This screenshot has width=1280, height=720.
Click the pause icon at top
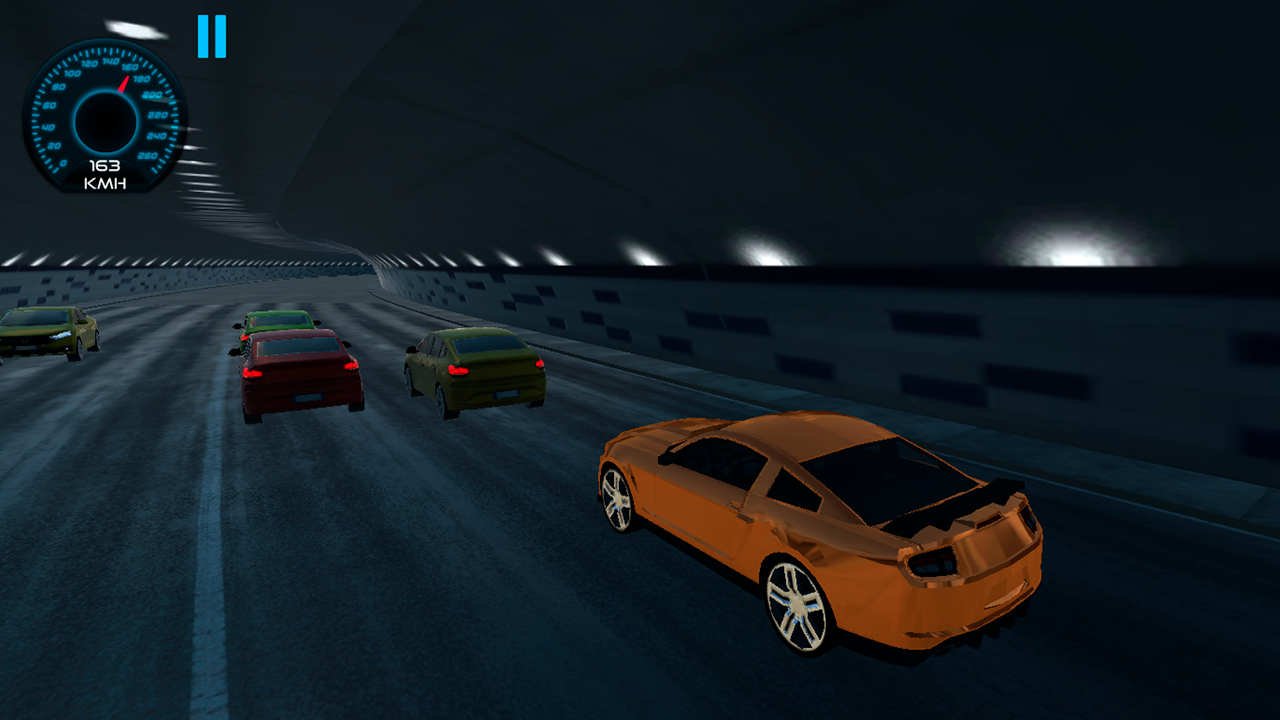pos(212,37)
